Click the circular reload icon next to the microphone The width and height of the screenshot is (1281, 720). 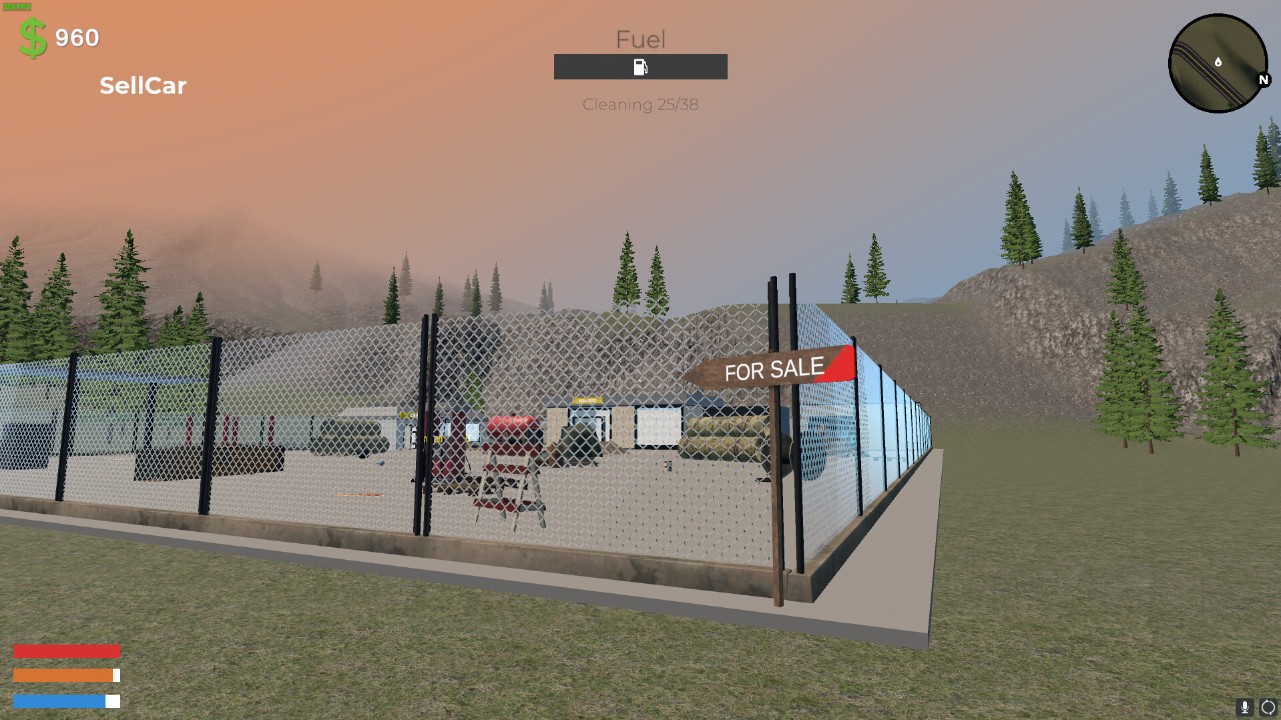(x=1267, y=706)
